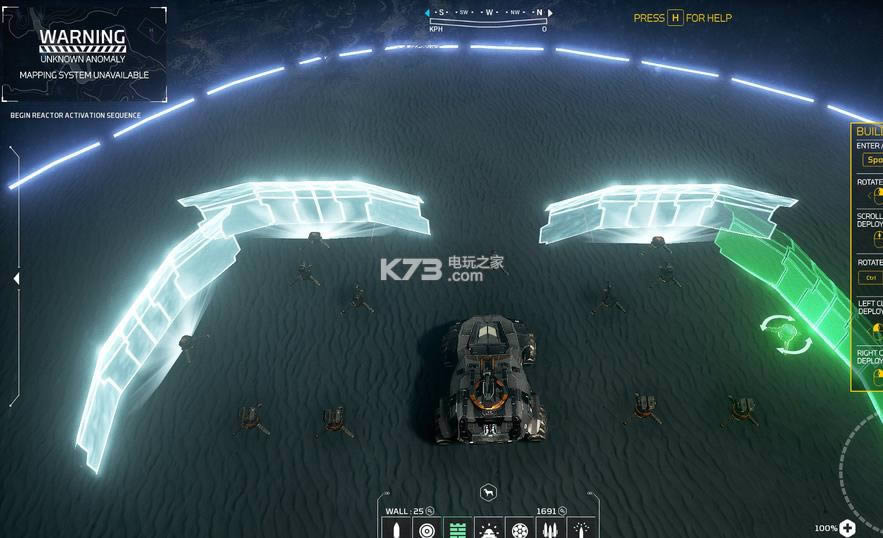This screenshot has width=883, height=538.
Task: Click the plus icon beside 100%
Action: [x=848, y=528]
